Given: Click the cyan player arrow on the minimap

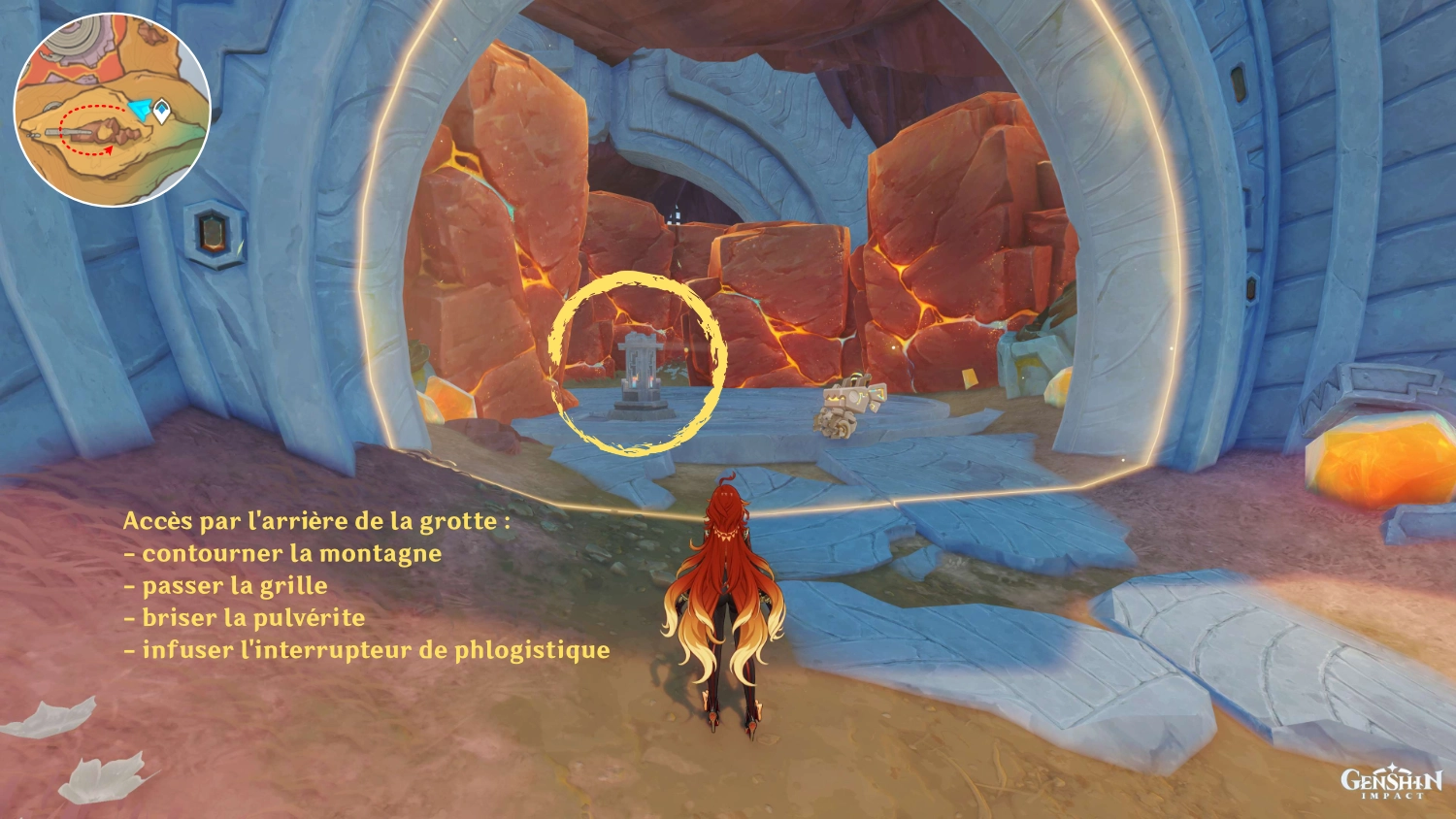Looking at the screenshot, I should 144,111.
